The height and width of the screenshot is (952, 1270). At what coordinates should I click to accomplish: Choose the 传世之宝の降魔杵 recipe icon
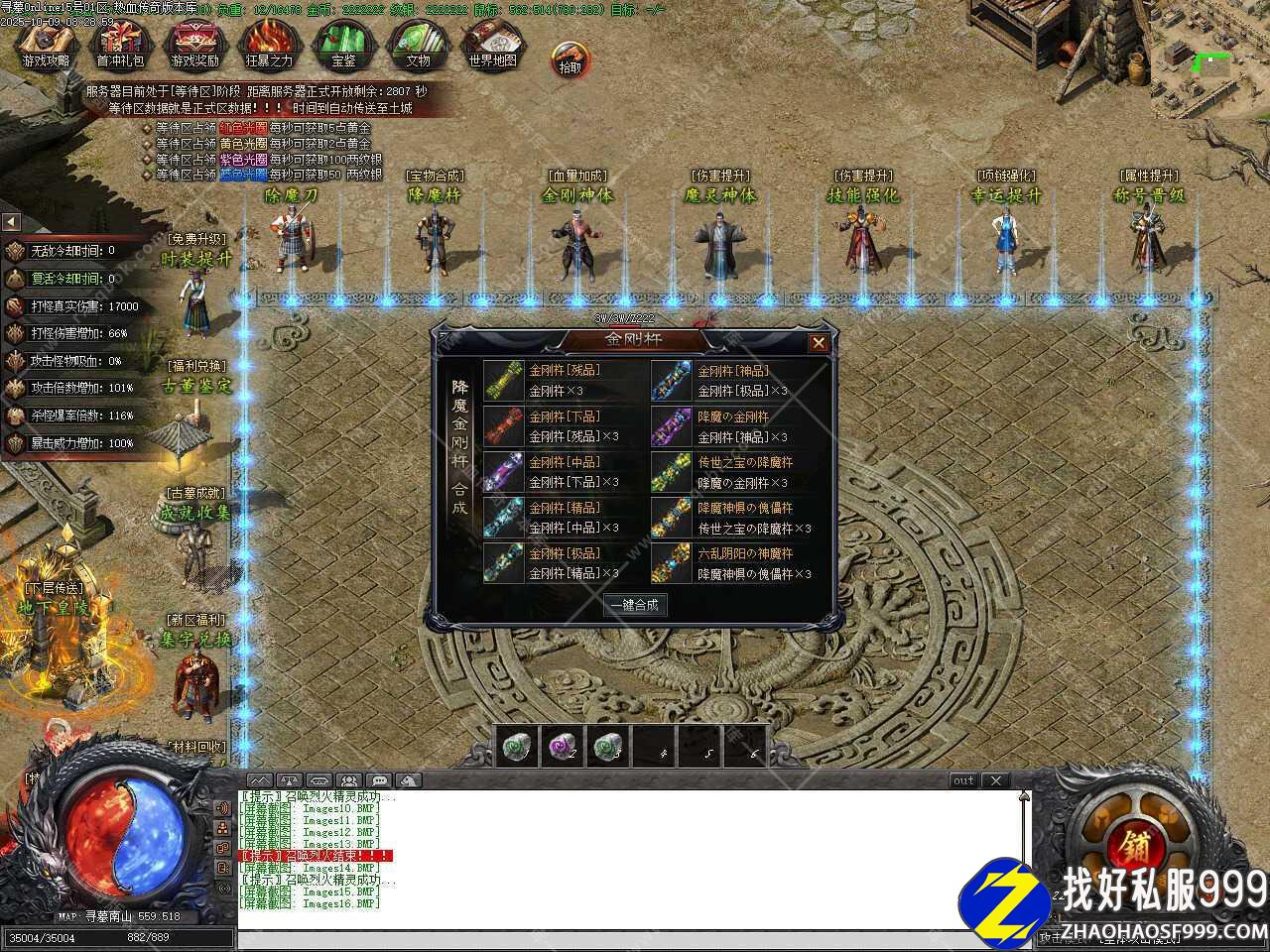[x=671, y=472]
